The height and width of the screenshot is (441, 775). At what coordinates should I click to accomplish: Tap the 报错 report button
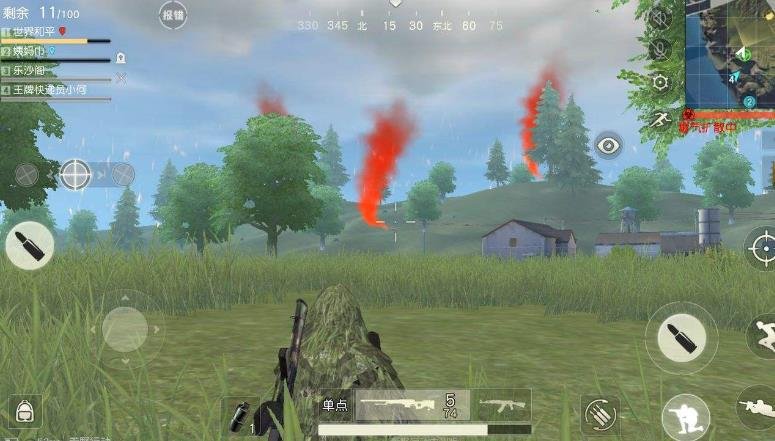[x=173, y=15]
